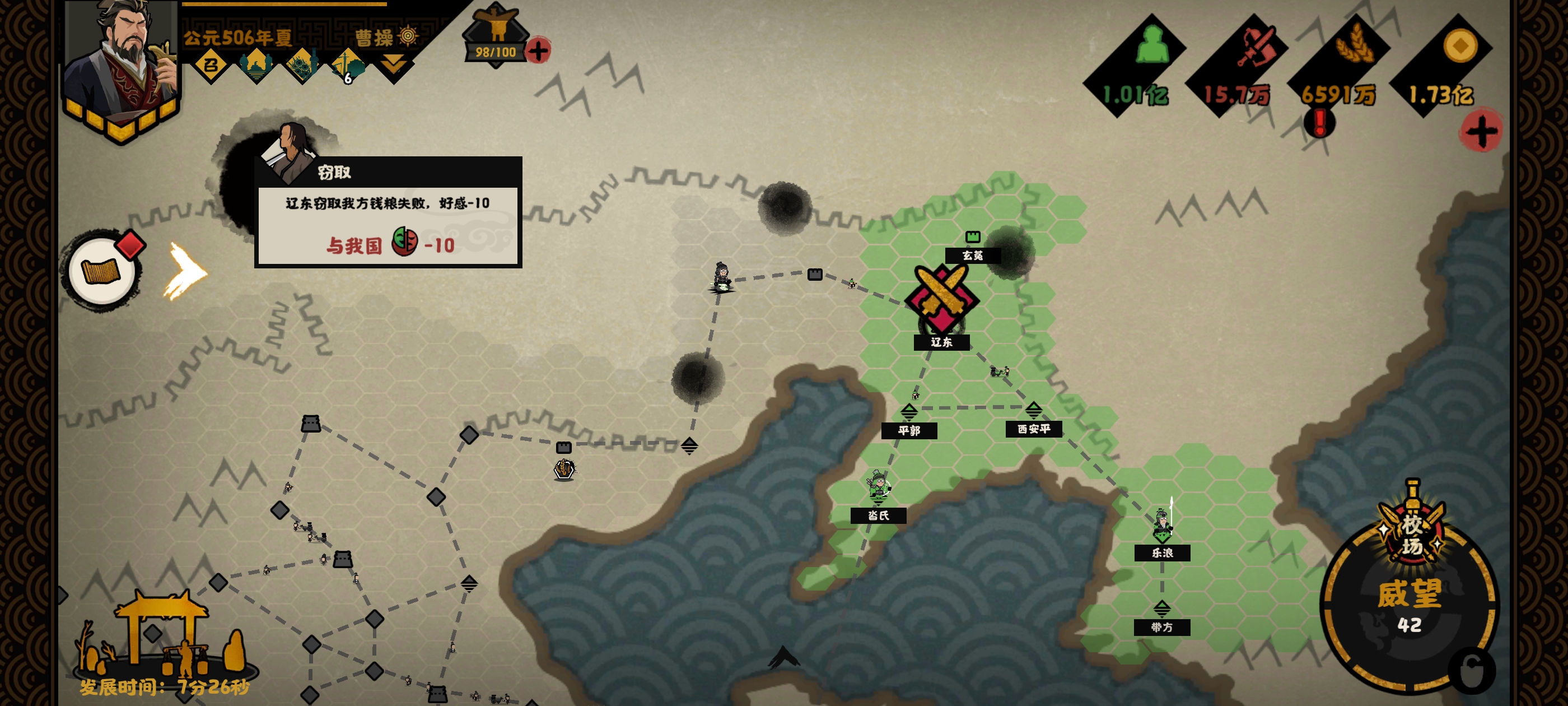Open the palace court diamond icon
1568x706 pixels.
256,65
